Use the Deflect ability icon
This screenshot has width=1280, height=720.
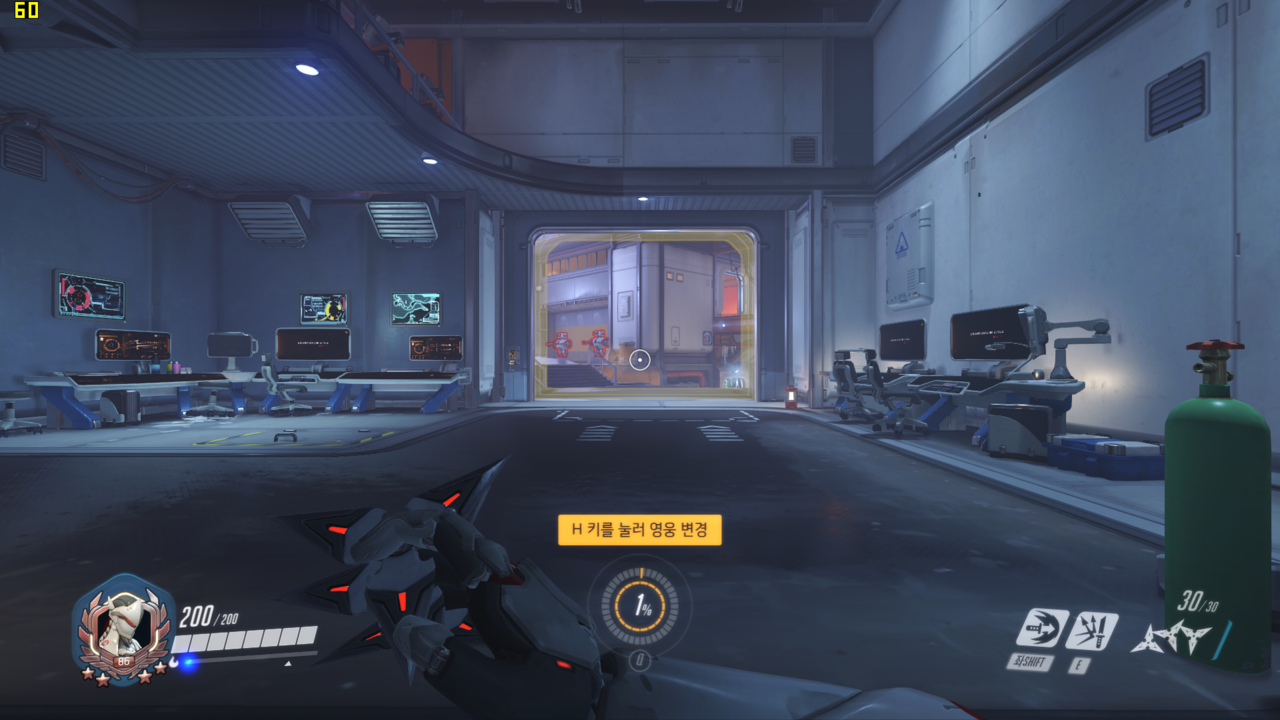[1091, 630]
